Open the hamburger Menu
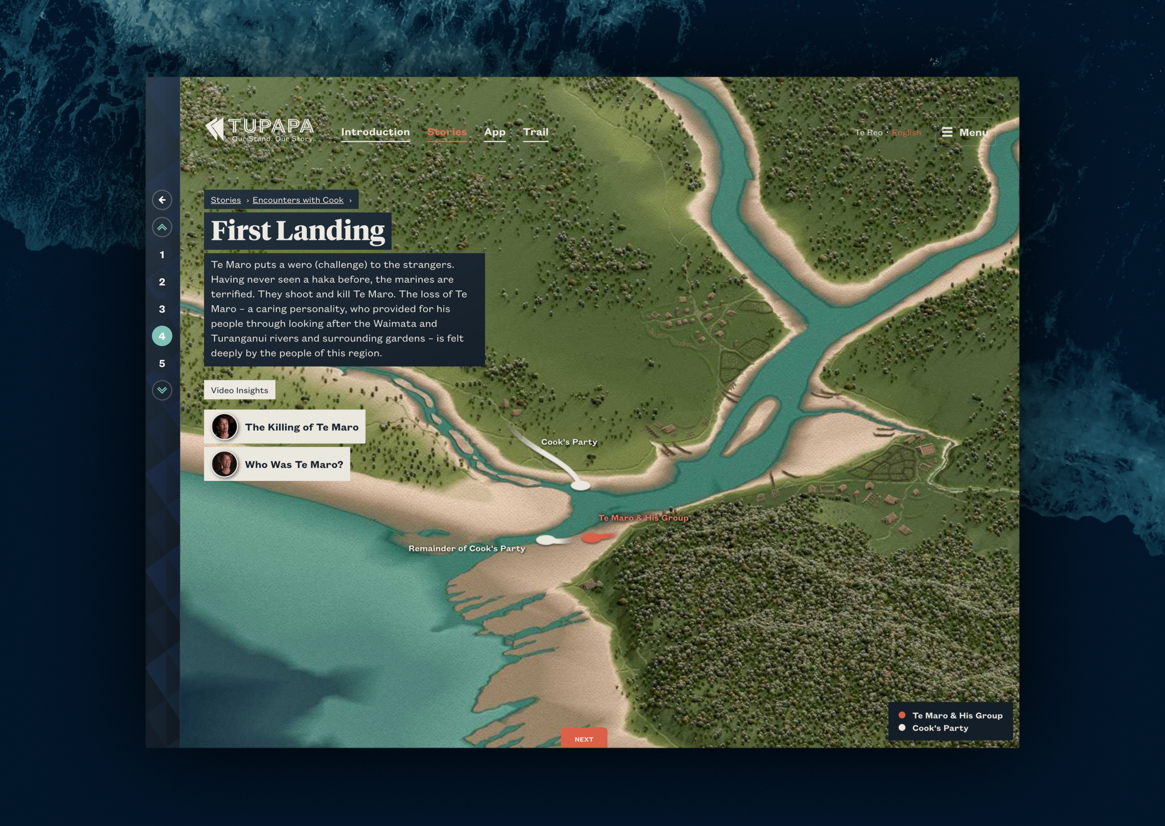 point(964,132)
